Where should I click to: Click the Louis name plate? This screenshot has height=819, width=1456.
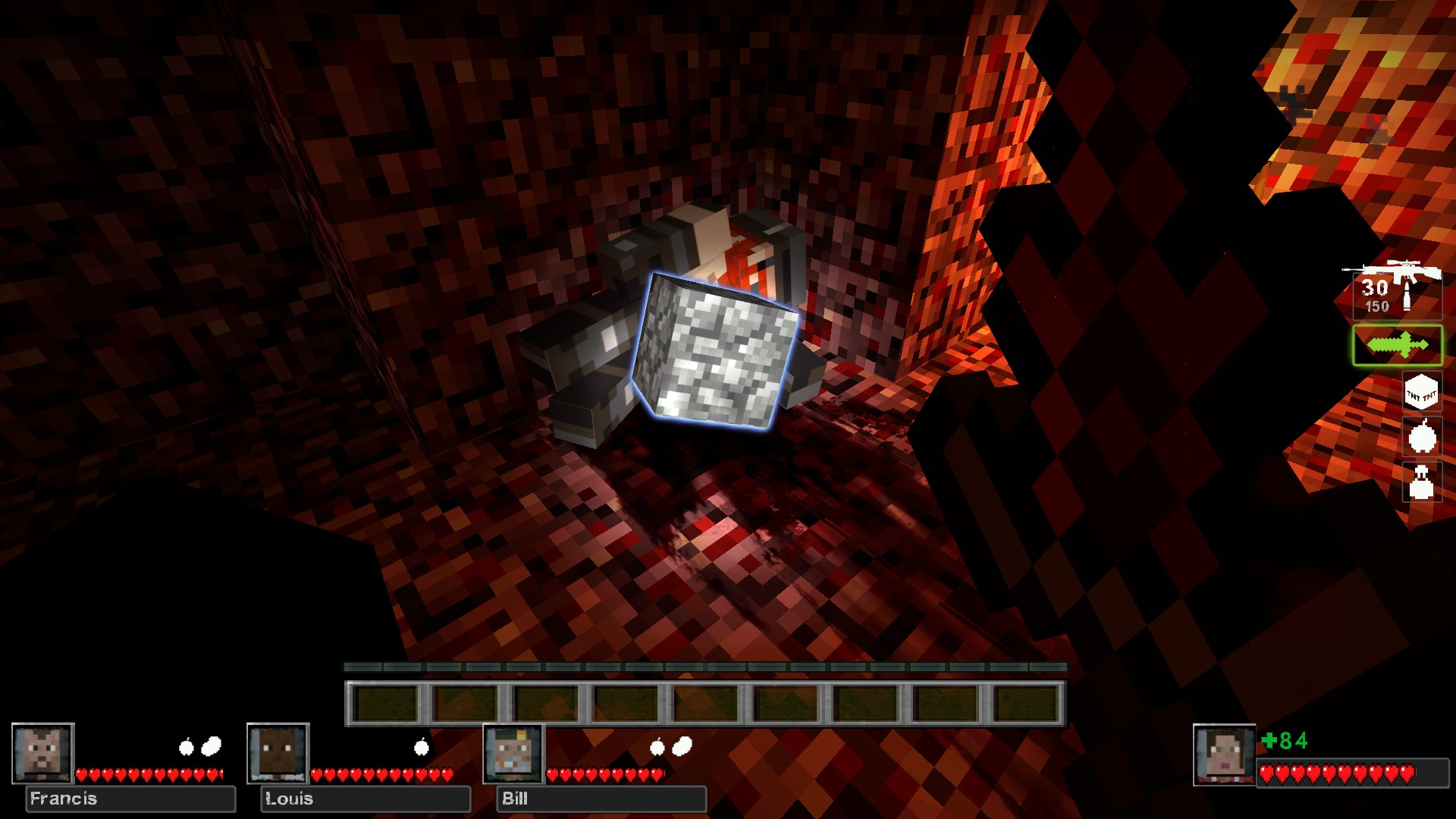click(x=366, y=799)
